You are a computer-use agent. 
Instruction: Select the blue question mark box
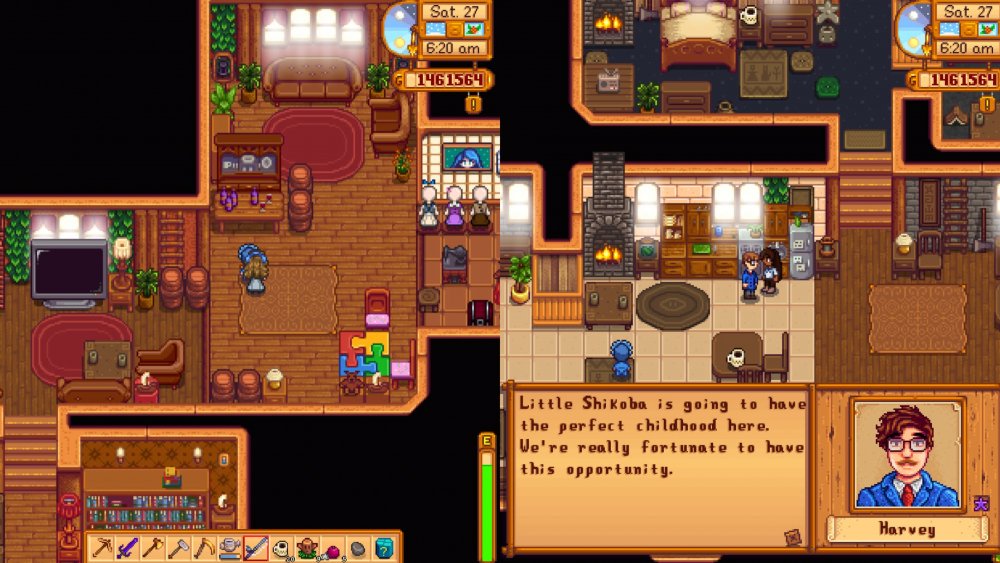[384, 548]
